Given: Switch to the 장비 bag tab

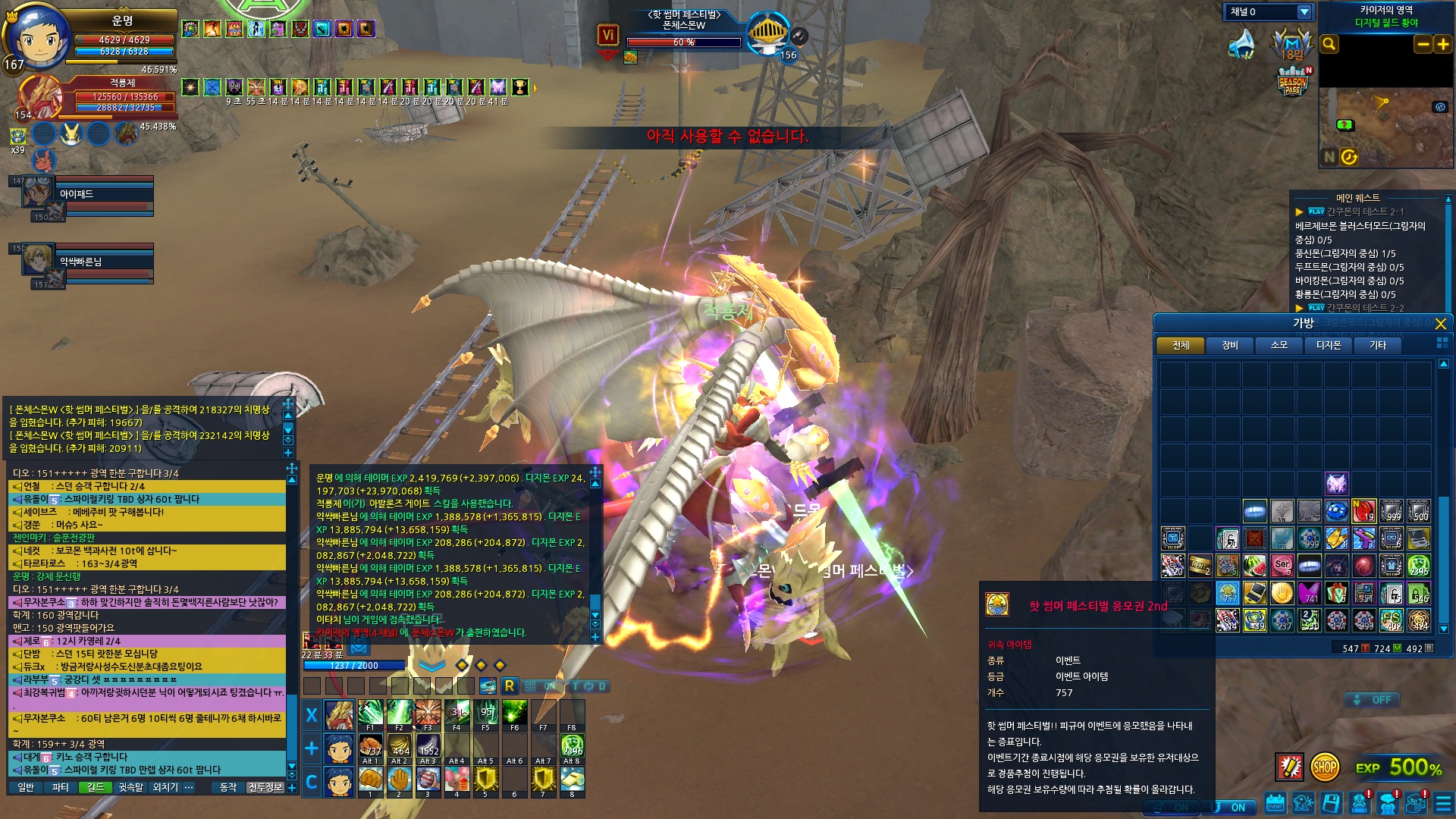Looking at the screenshot, I should coord(1229,346).
